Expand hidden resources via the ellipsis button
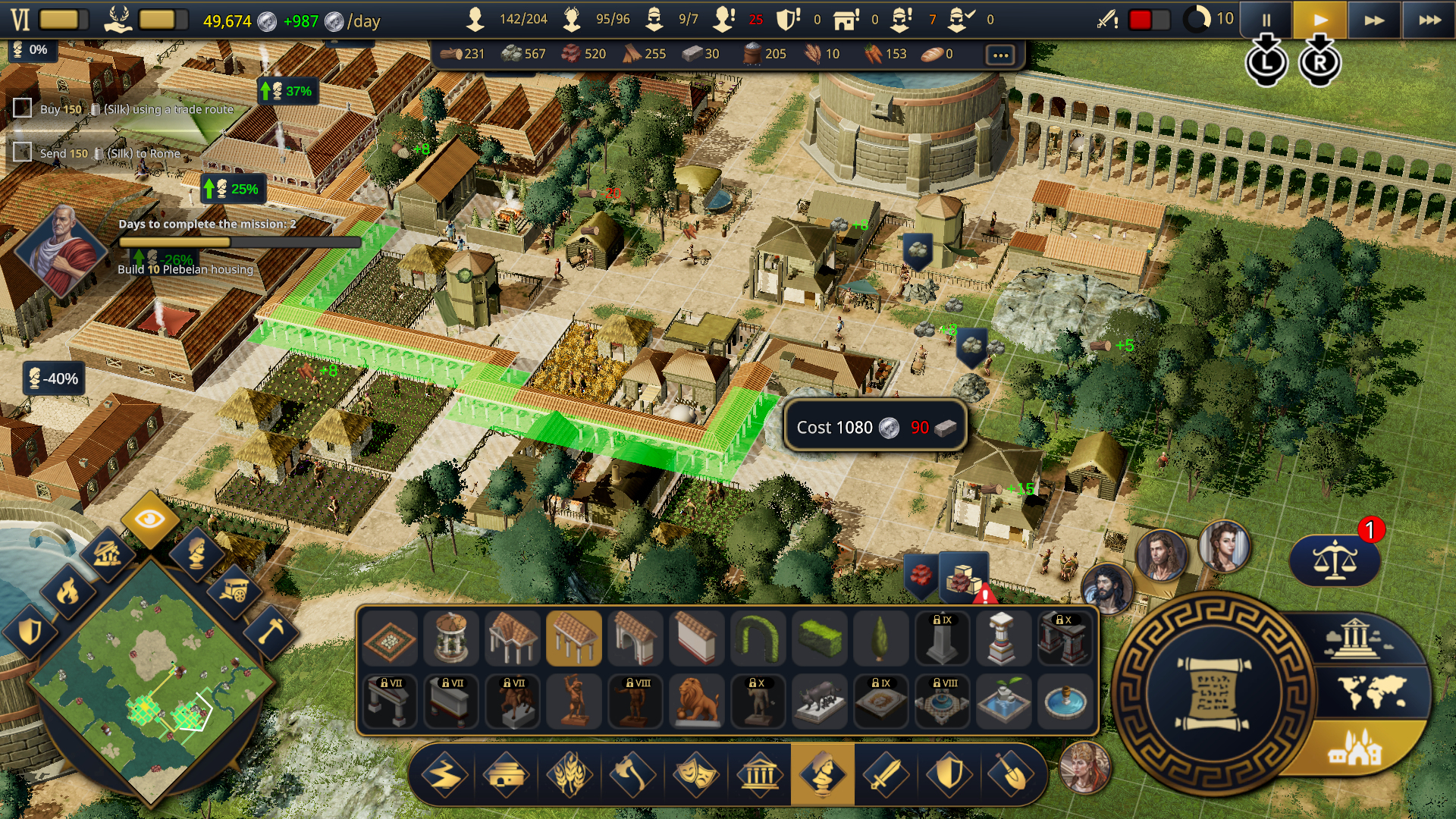The image size is (1456, 819). [1001, 54]
